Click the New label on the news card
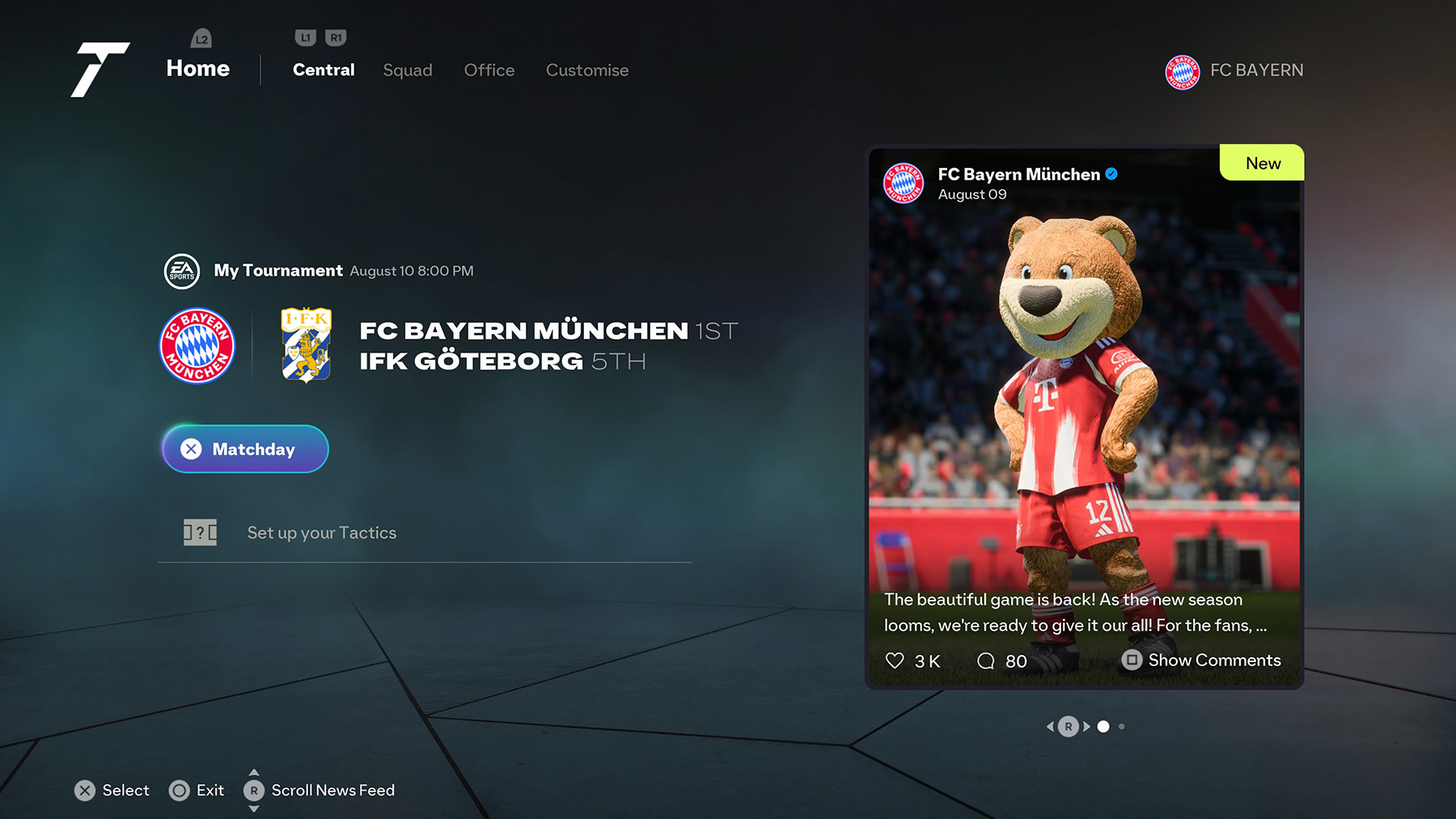This screenshot has height=819, width=1456. [1262, 163]
